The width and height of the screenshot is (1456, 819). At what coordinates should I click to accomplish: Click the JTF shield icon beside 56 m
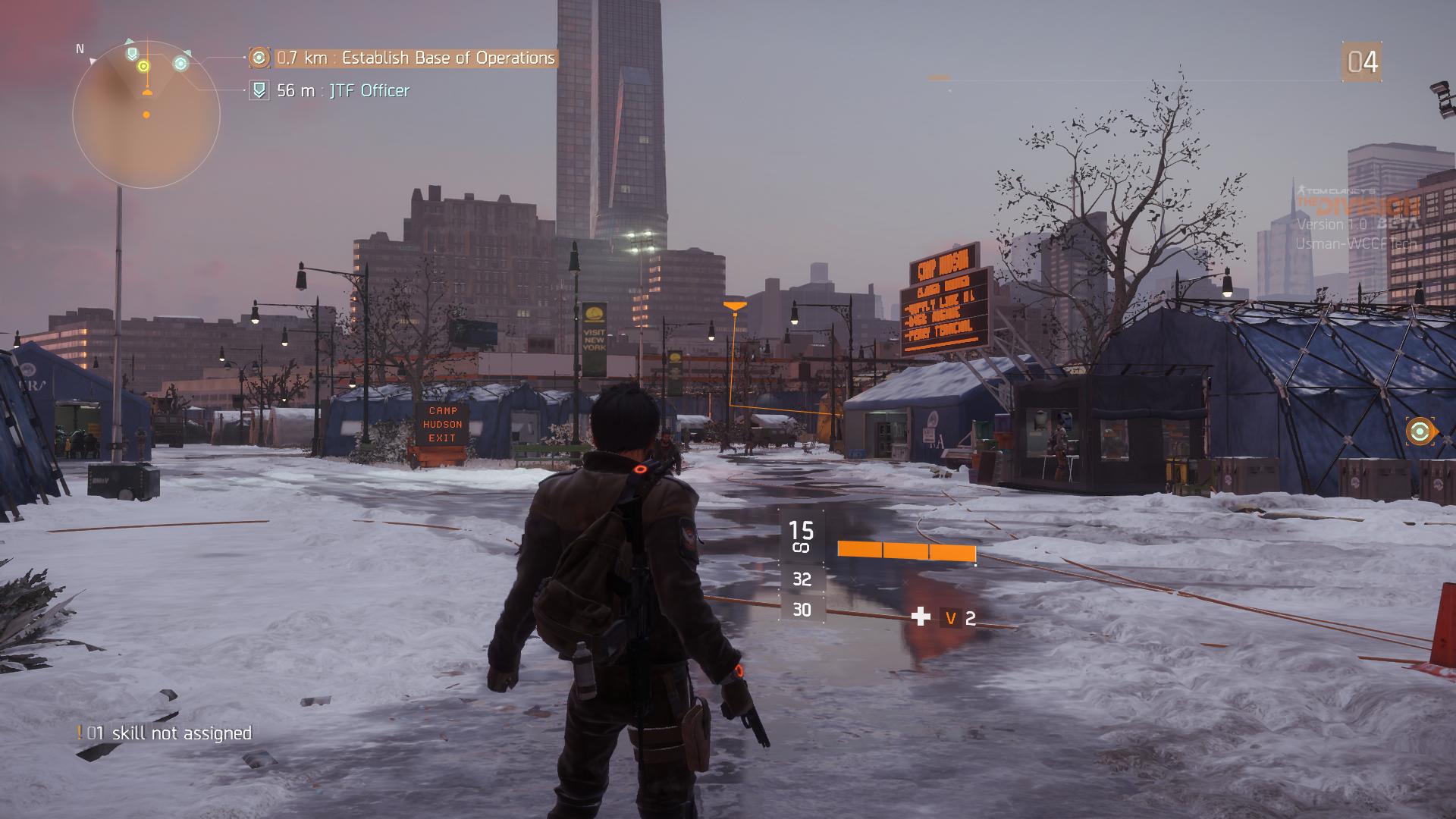point(259,91)
